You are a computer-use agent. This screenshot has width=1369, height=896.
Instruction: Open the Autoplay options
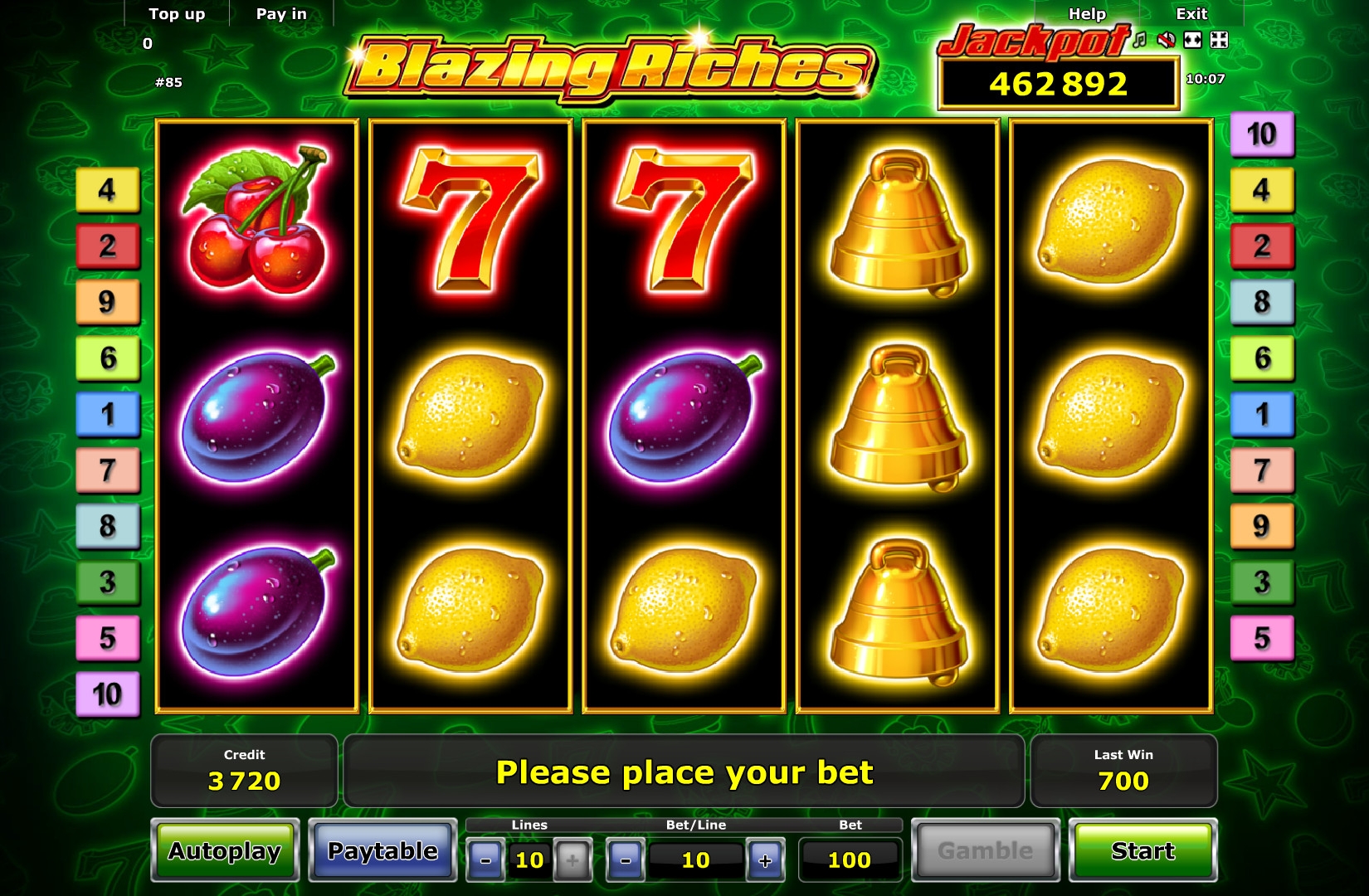[225, 850]
